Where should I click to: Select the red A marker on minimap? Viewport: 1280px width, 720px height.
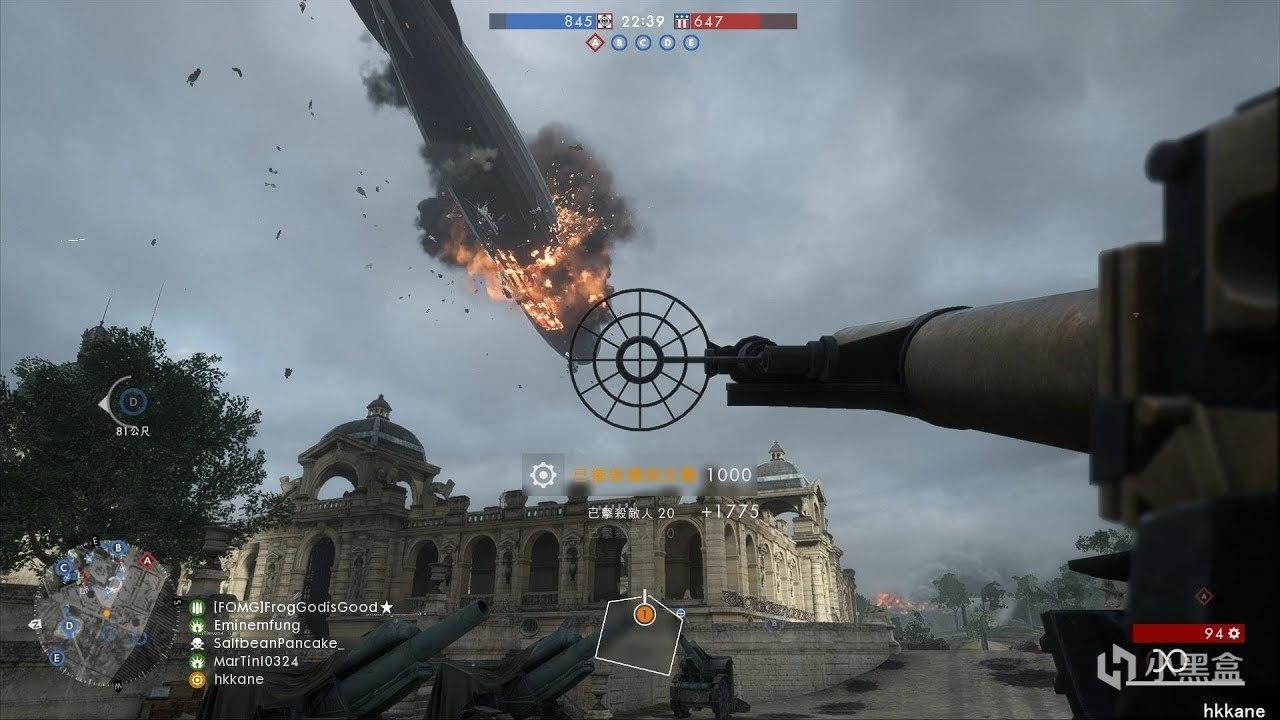[x=147, y=560]
